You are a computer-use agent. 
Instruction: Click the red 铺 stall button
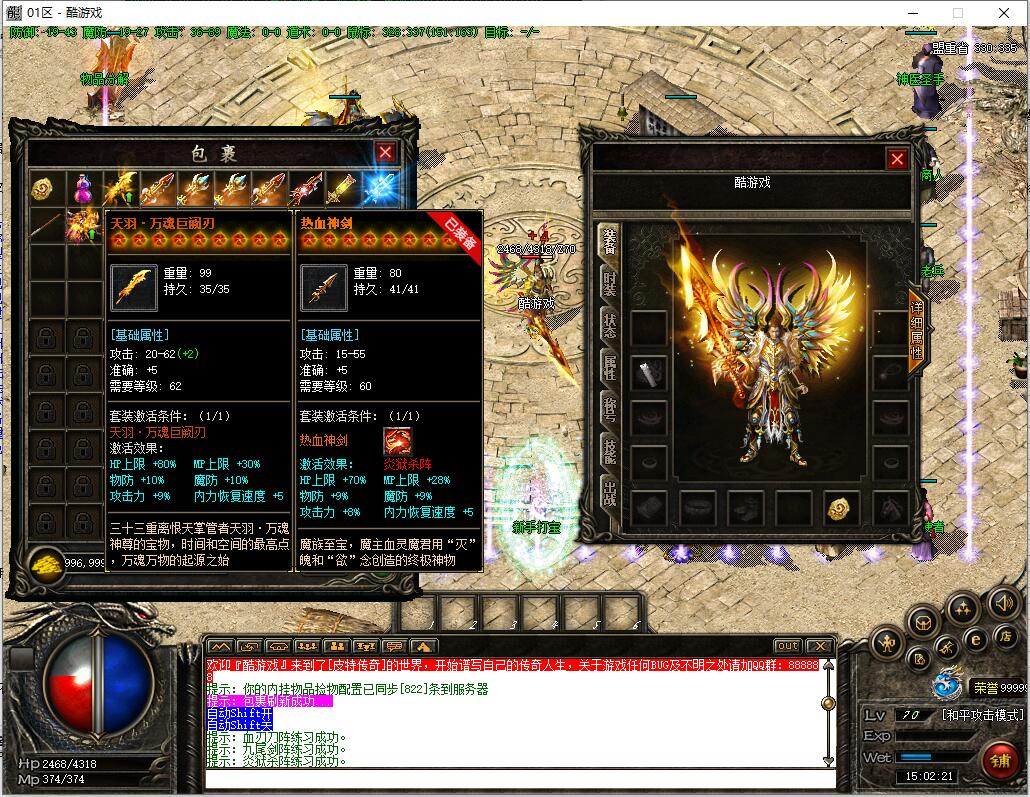coord(998,760)
